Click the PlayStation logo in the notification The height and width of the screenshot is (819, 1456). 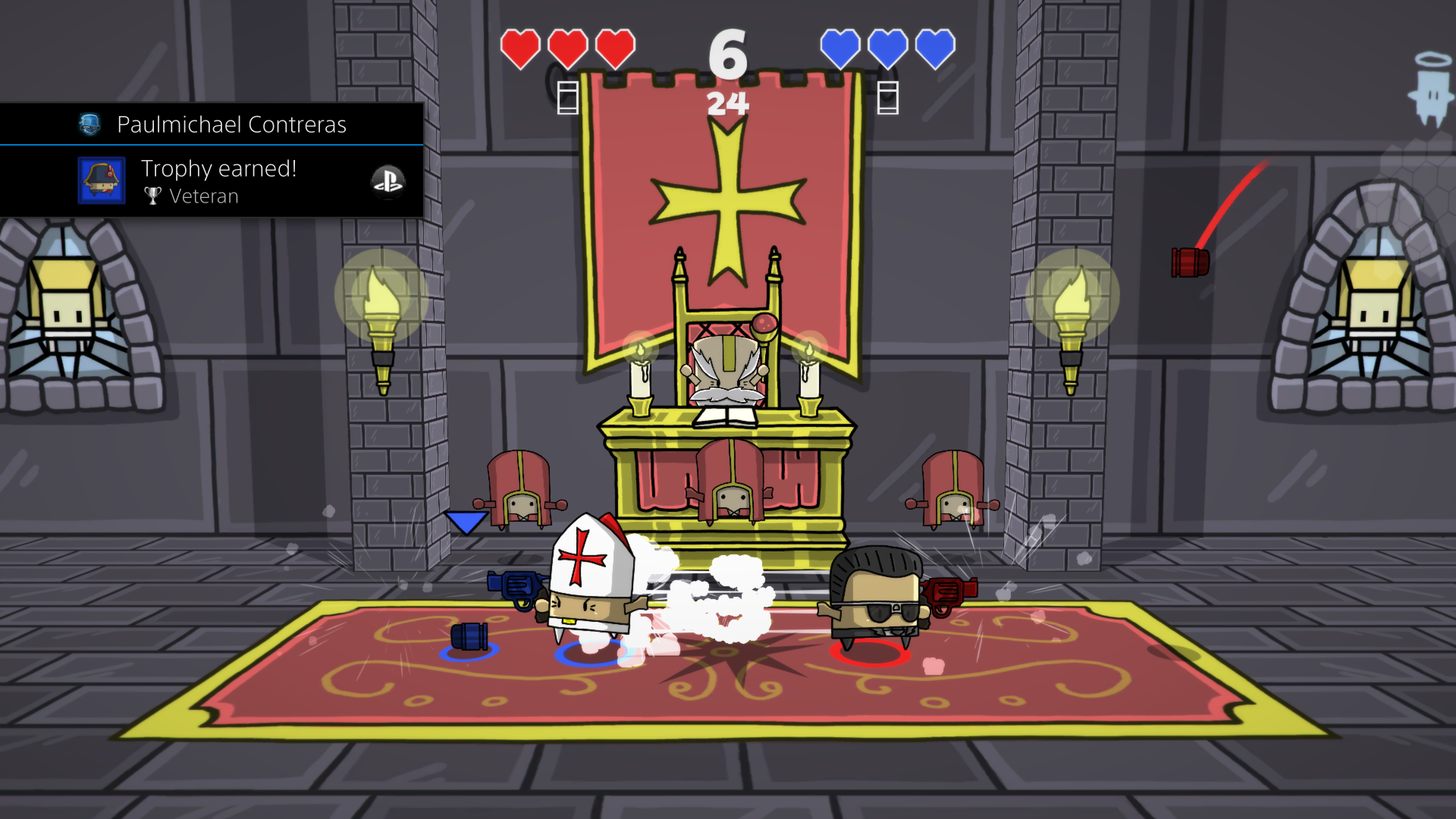point(388,181)
